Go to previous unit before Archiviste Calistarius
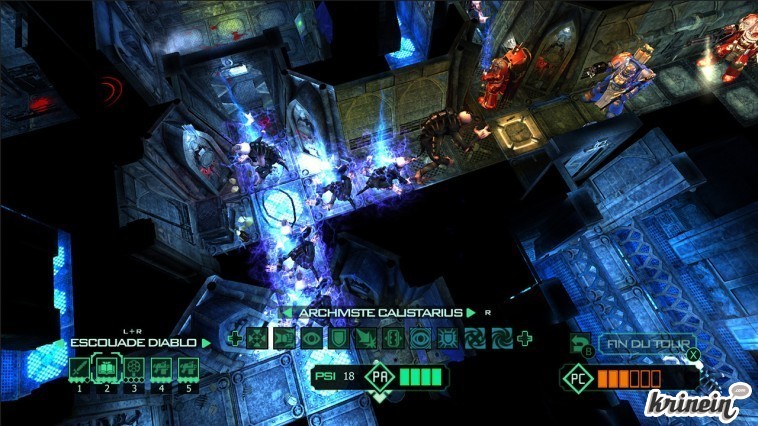 pyautogui.click(x=287, y=313)
